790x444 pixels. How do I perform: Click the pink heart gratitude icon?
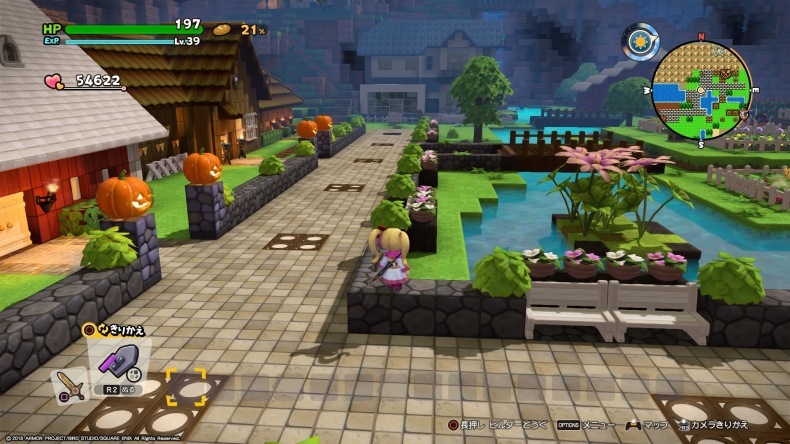[x=53, y=80]
